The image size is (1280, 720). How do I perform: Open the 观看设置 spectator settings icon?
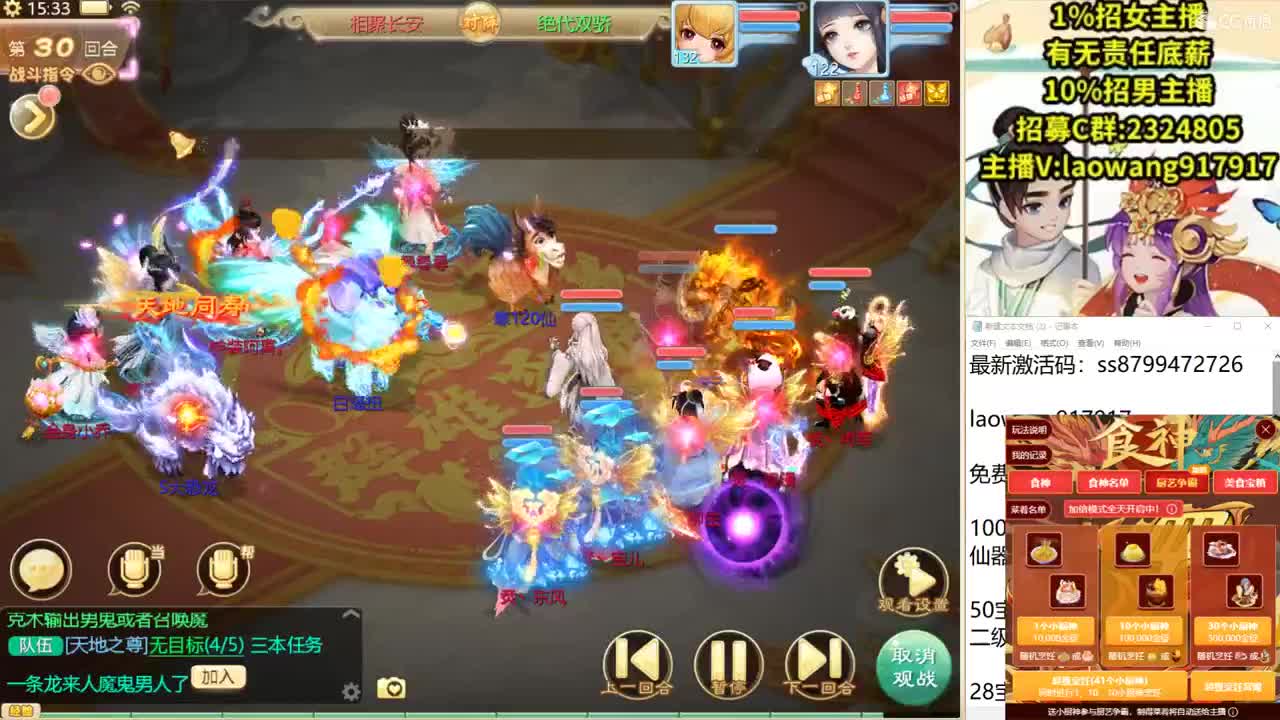(911, 578)
